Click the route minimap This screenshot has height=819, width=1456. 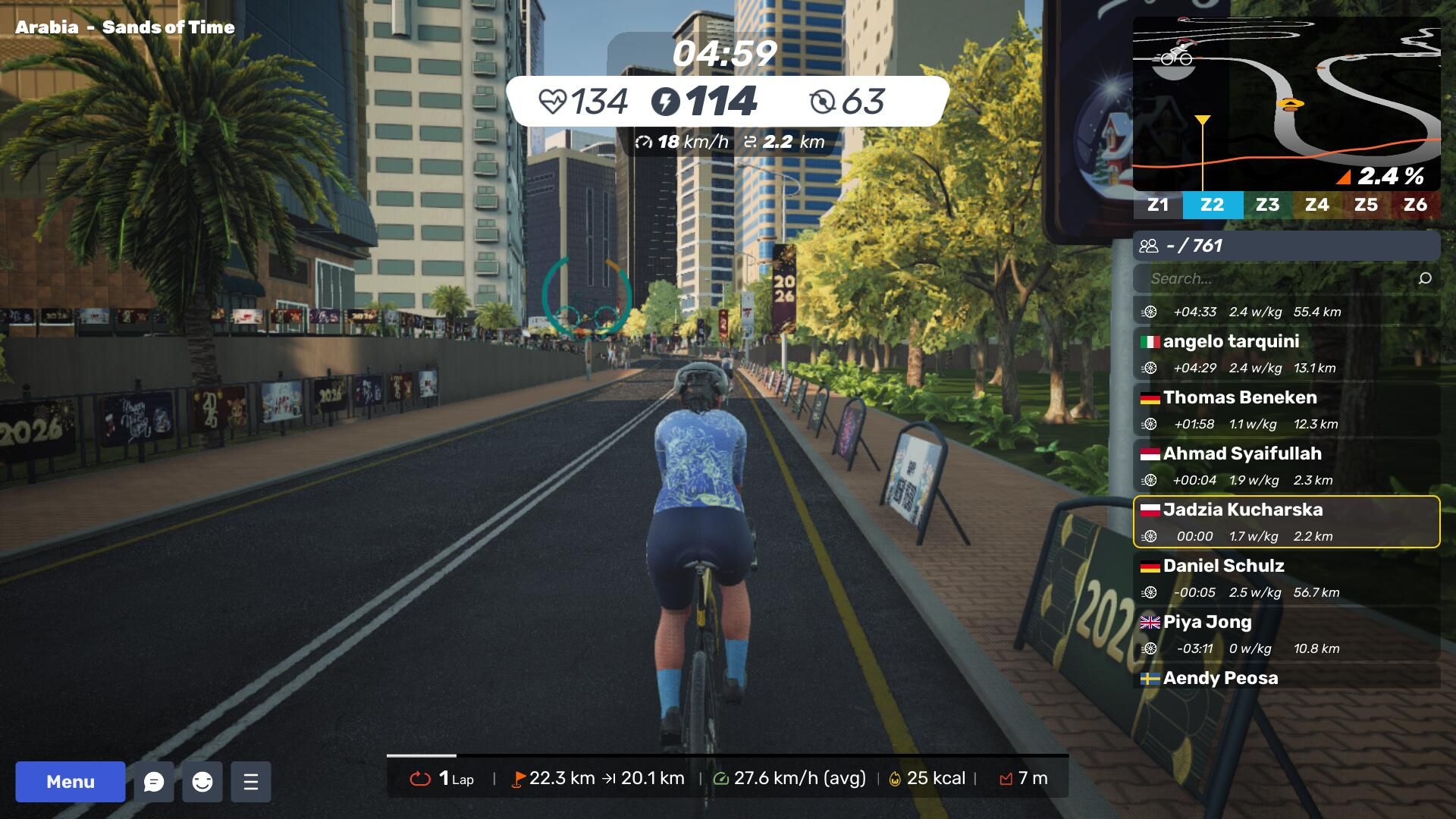(x=1286, y=104)
